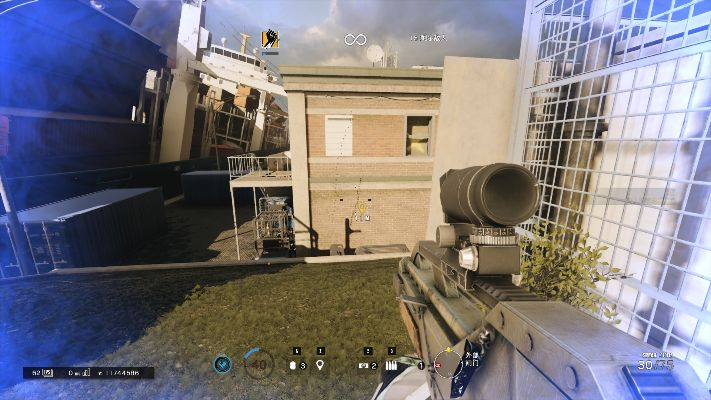Screen dimensions: 711x400
Task: Click the circular compass indicator
Action: [448, 364]
